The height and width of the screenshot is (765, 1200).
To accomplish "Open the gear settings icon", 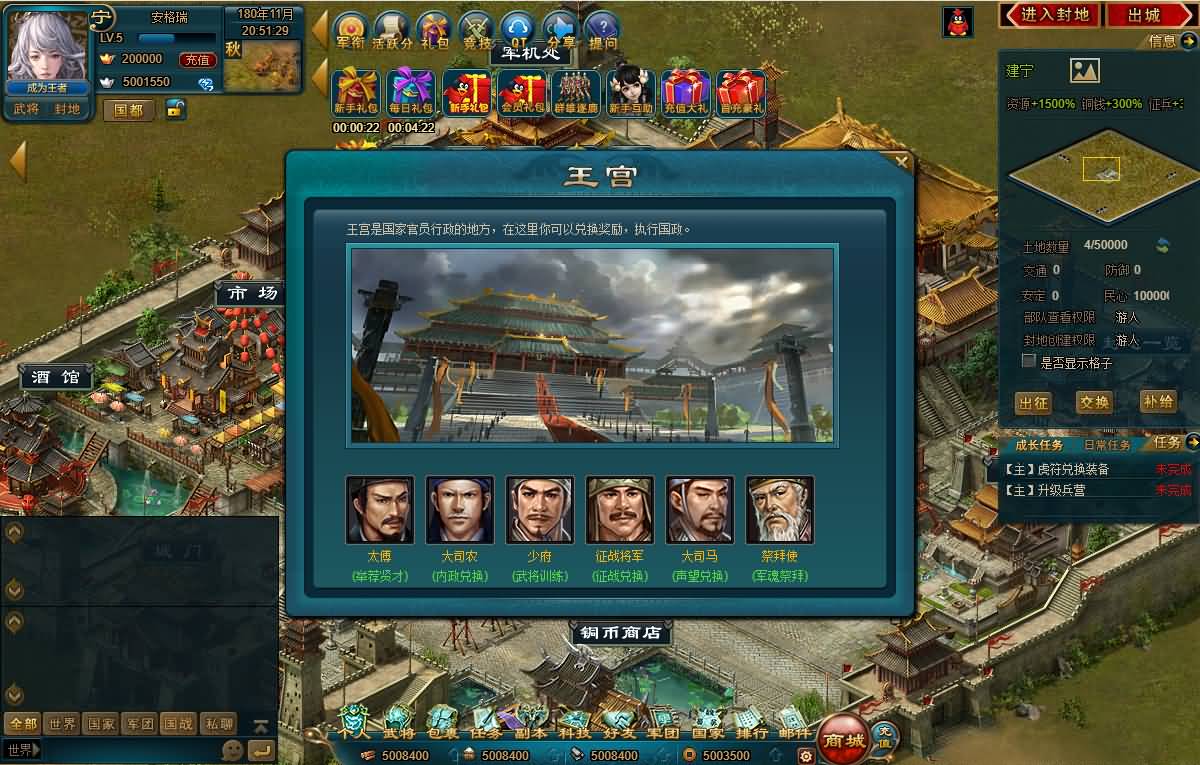I will [x=805, y=755].
